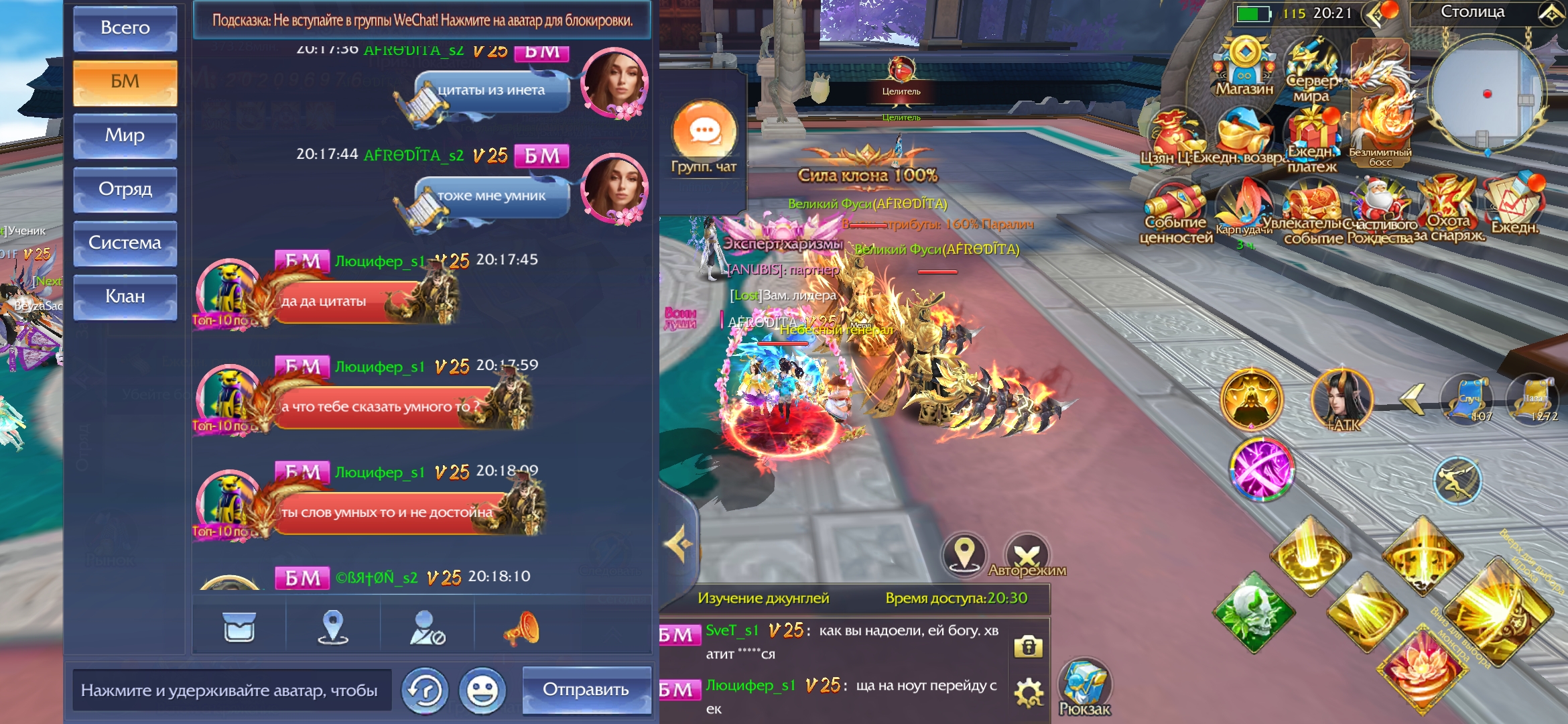The width and height of the screenshot is (1568, 724).
Task: Open the emoji smiley picker
Action: 482,690
